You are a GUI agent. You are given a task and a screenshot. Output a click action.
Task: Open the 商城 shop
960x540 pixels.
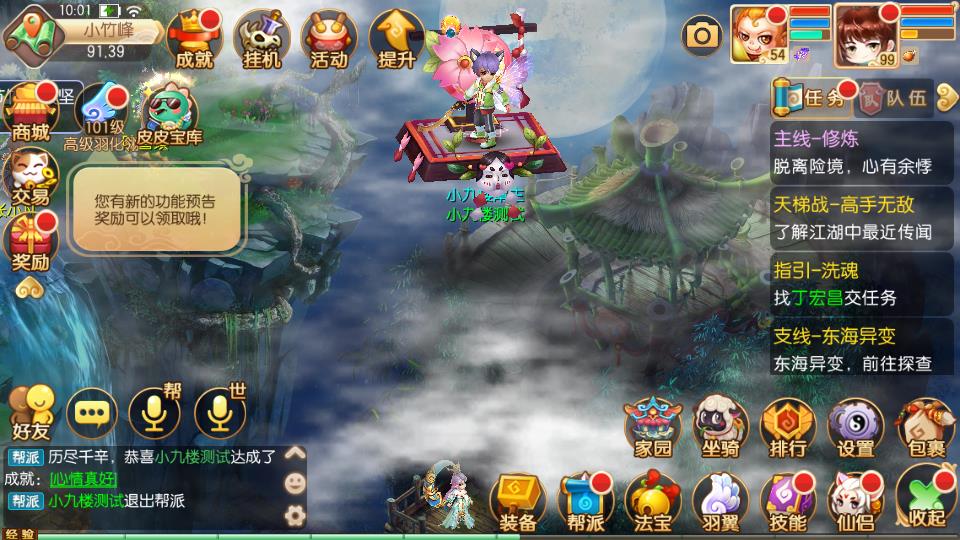pos(30,112)
